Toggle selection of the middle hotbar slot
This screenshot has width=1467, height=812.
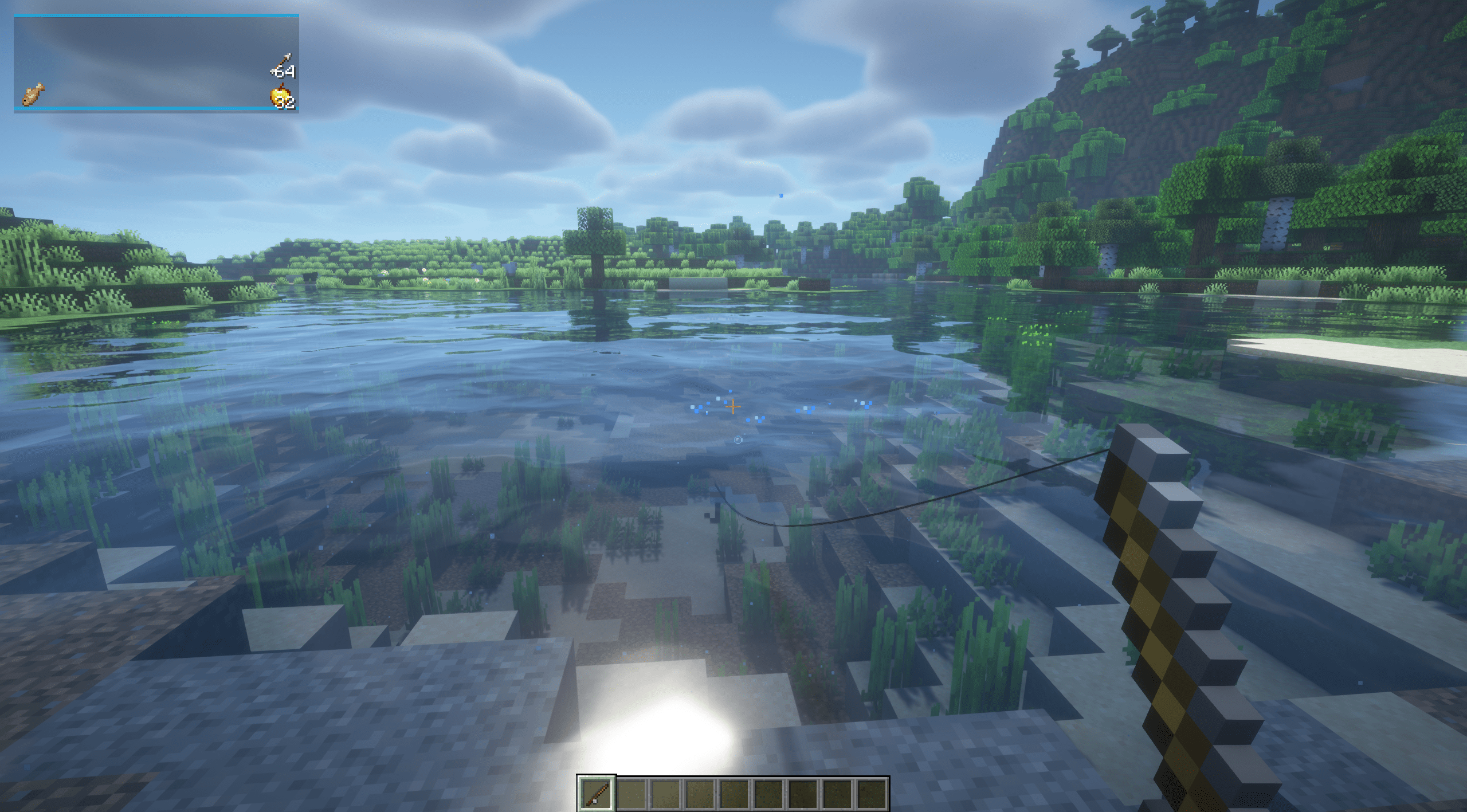[x=737, y=794]
